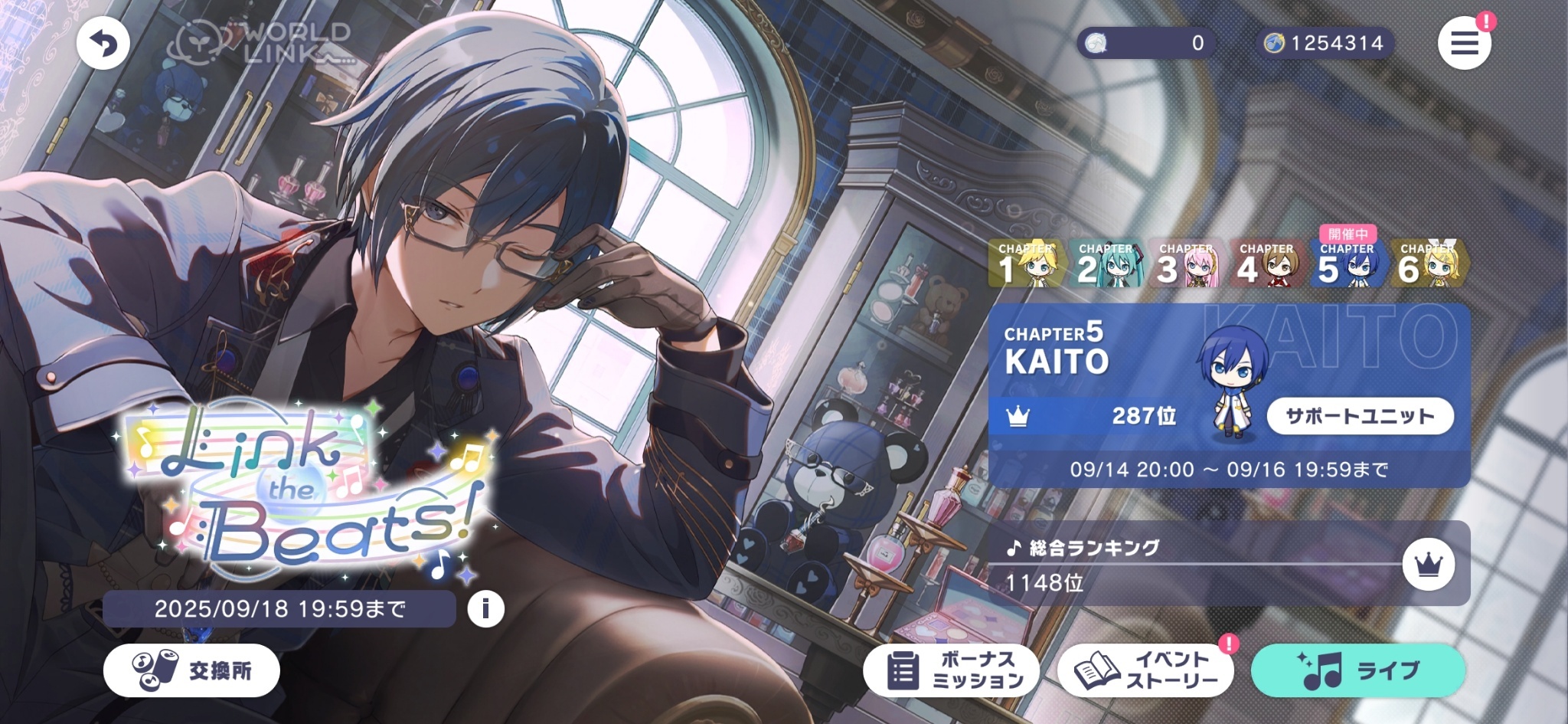The width and height of the screenshot is (1568, 724).
Task: Switch to the Chapter 6 tab
Action: 1428,264
